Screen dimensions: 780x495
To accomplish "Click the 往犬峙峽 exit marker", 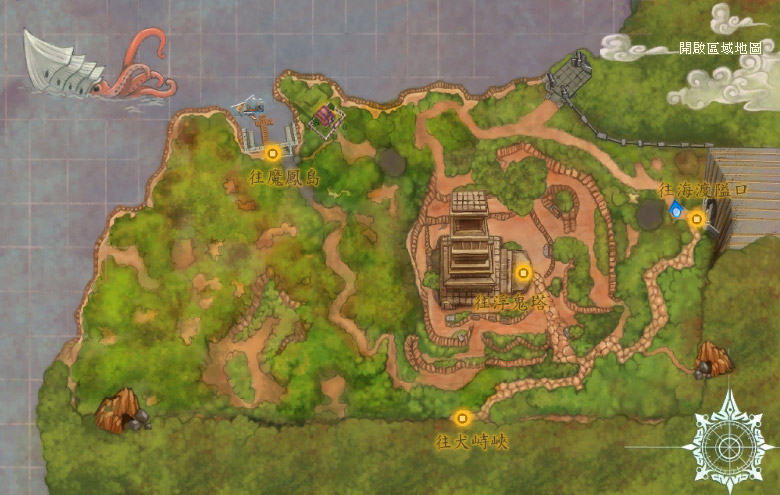I will 461,418.
